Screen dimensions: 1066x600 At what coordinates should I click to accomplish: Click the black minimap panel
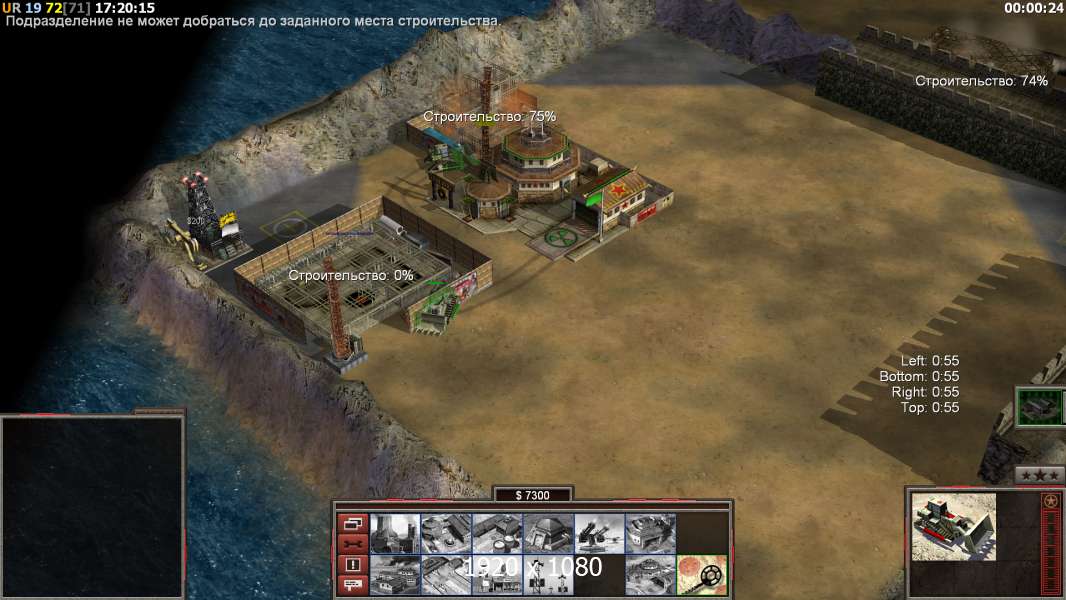pyautogui.click(x=92, y=507)
